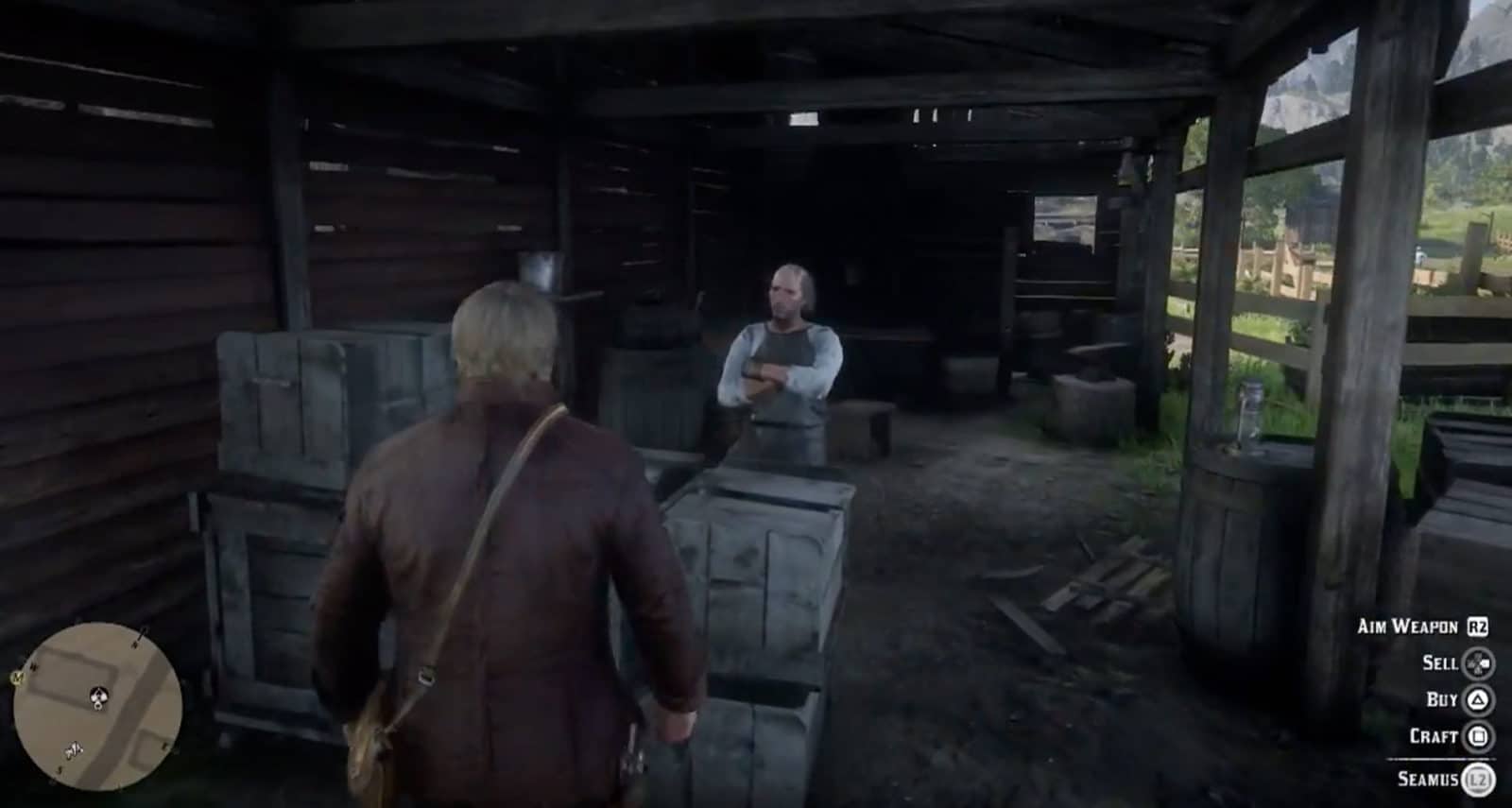Click the horse icon on the minimap
Viewport: 1512px width, 808px height.
[x=74, y=749]
